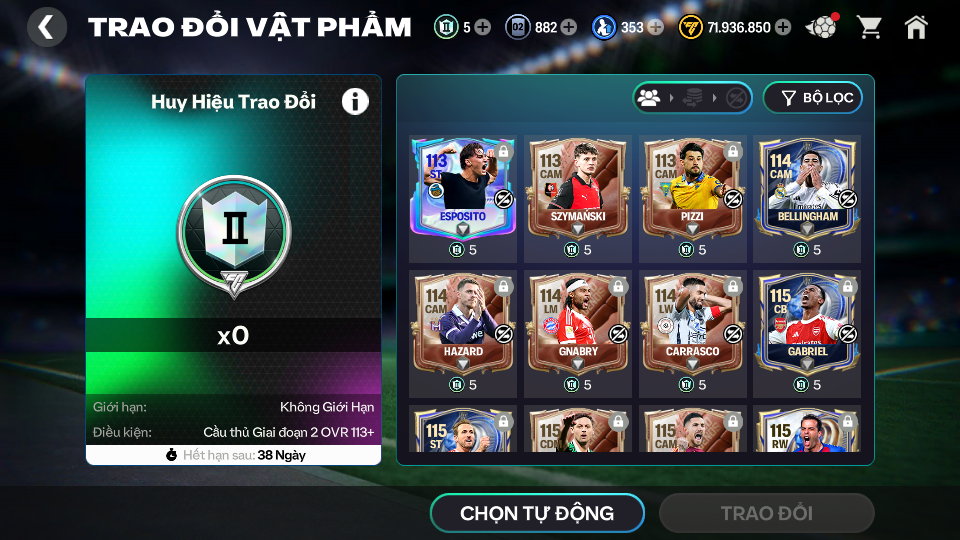Pick the Carrasco player card
960x540 pixels.
(692, 322)
